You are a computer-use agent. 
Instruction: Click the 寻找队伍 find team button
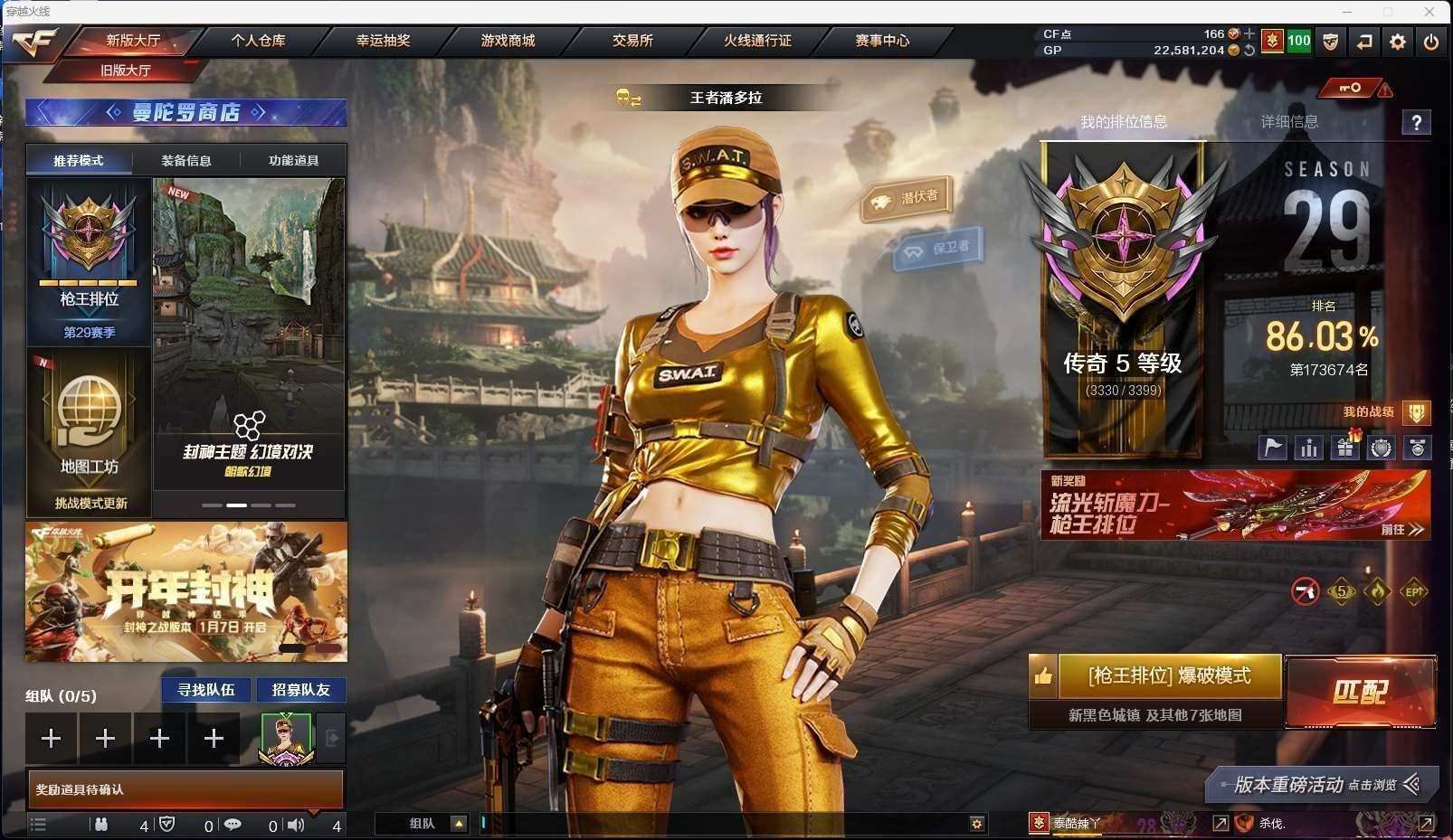click(x=206, y=690)
